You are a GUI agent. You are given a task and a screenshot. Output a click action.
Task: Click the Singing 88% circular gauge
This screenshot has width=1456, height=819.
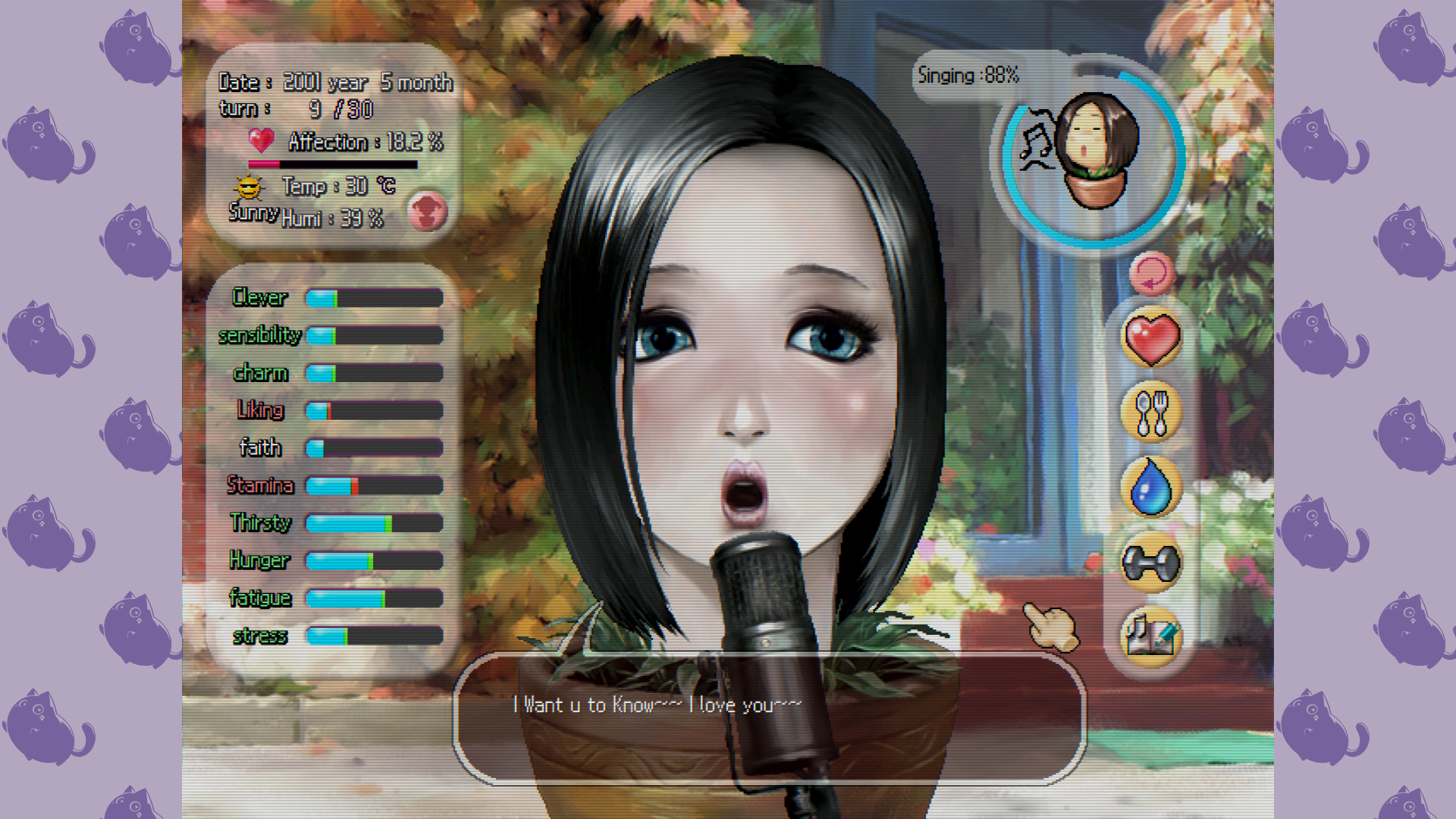pos(1092,155)
